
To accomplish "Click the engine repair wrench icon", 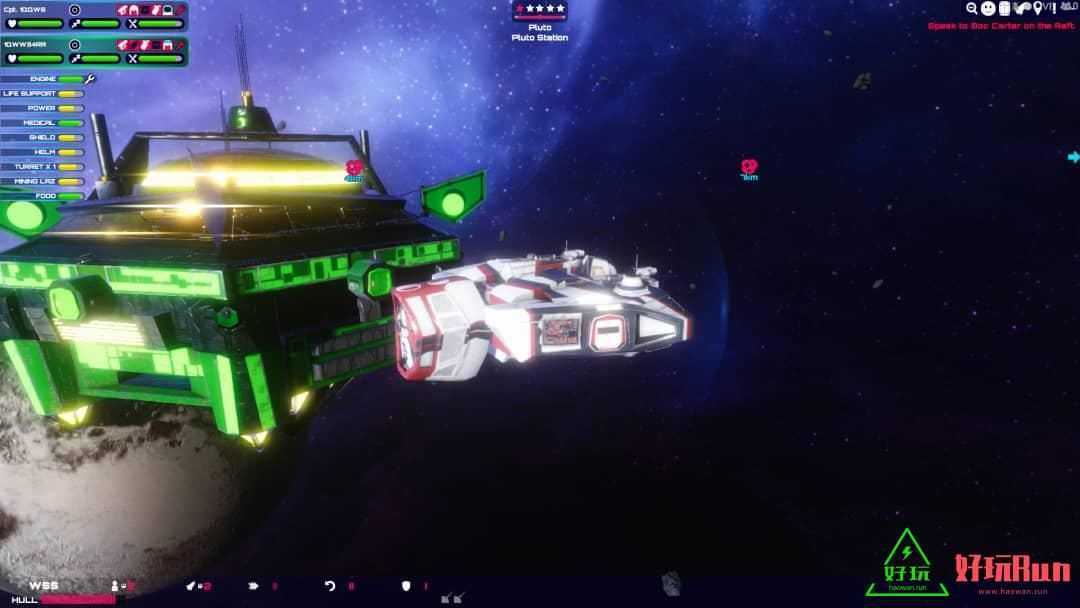I will click(90, 79).
